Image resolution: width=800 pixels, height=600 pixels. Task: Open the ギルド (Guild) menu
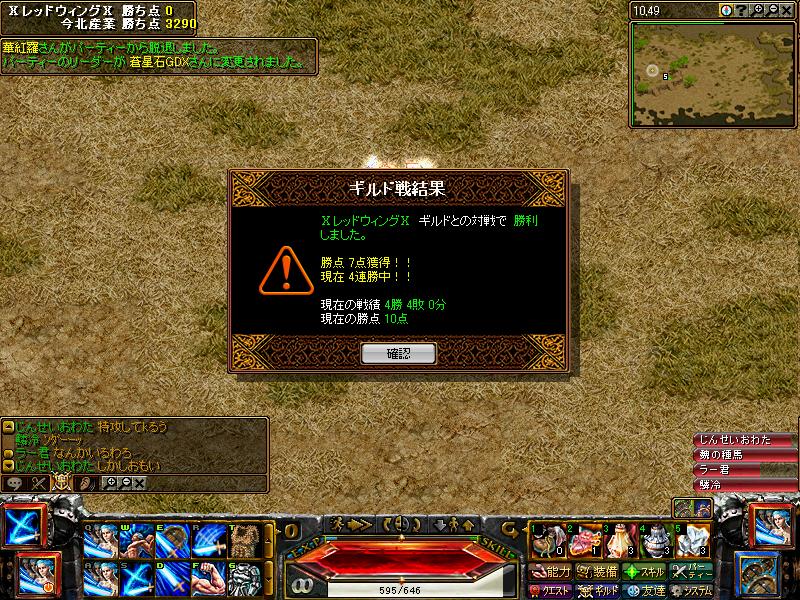(x=600, y=591)
